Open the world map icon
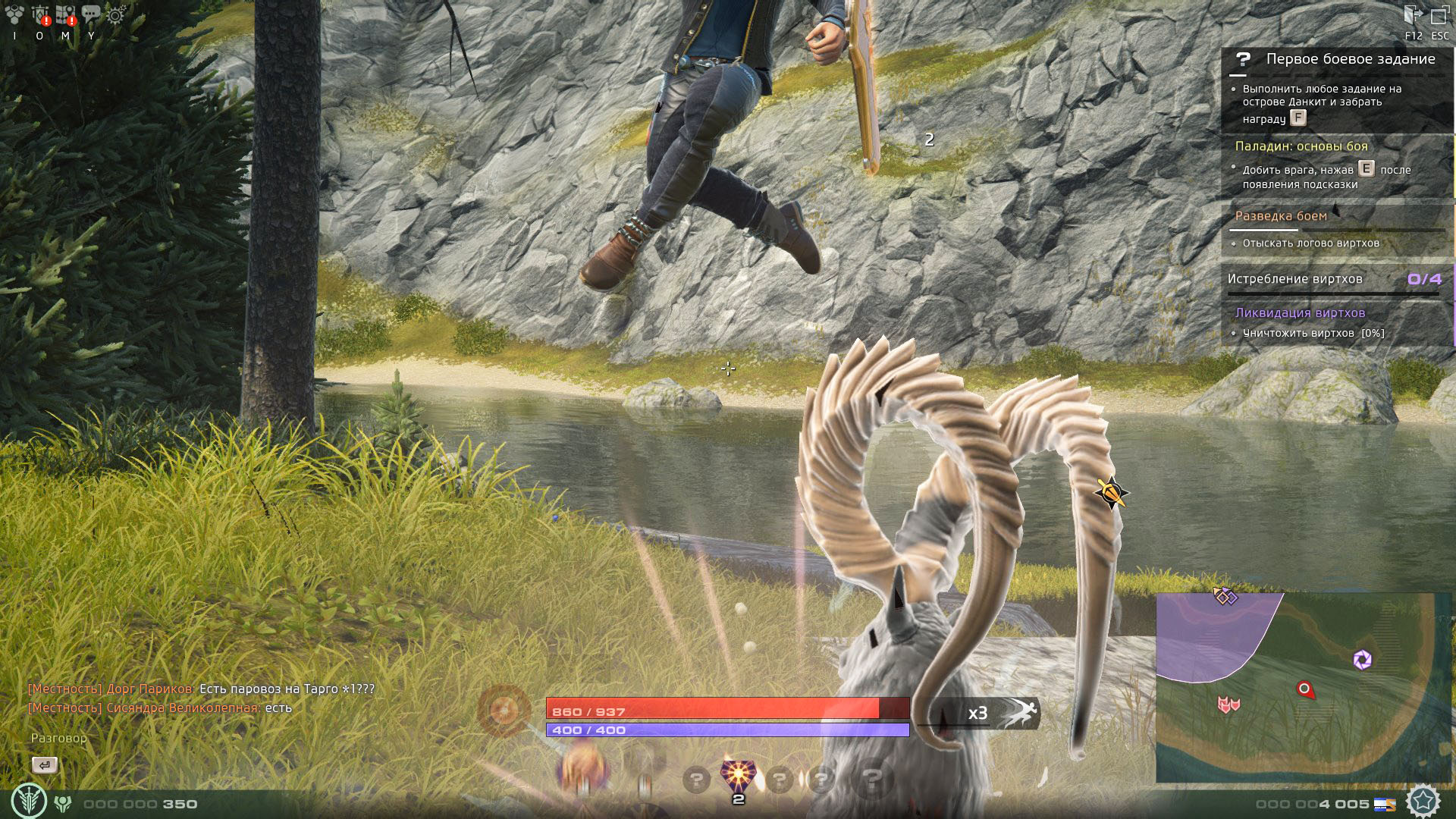Image resolution: width=1456 pixels, height=819 pixels. pos(65,14)
